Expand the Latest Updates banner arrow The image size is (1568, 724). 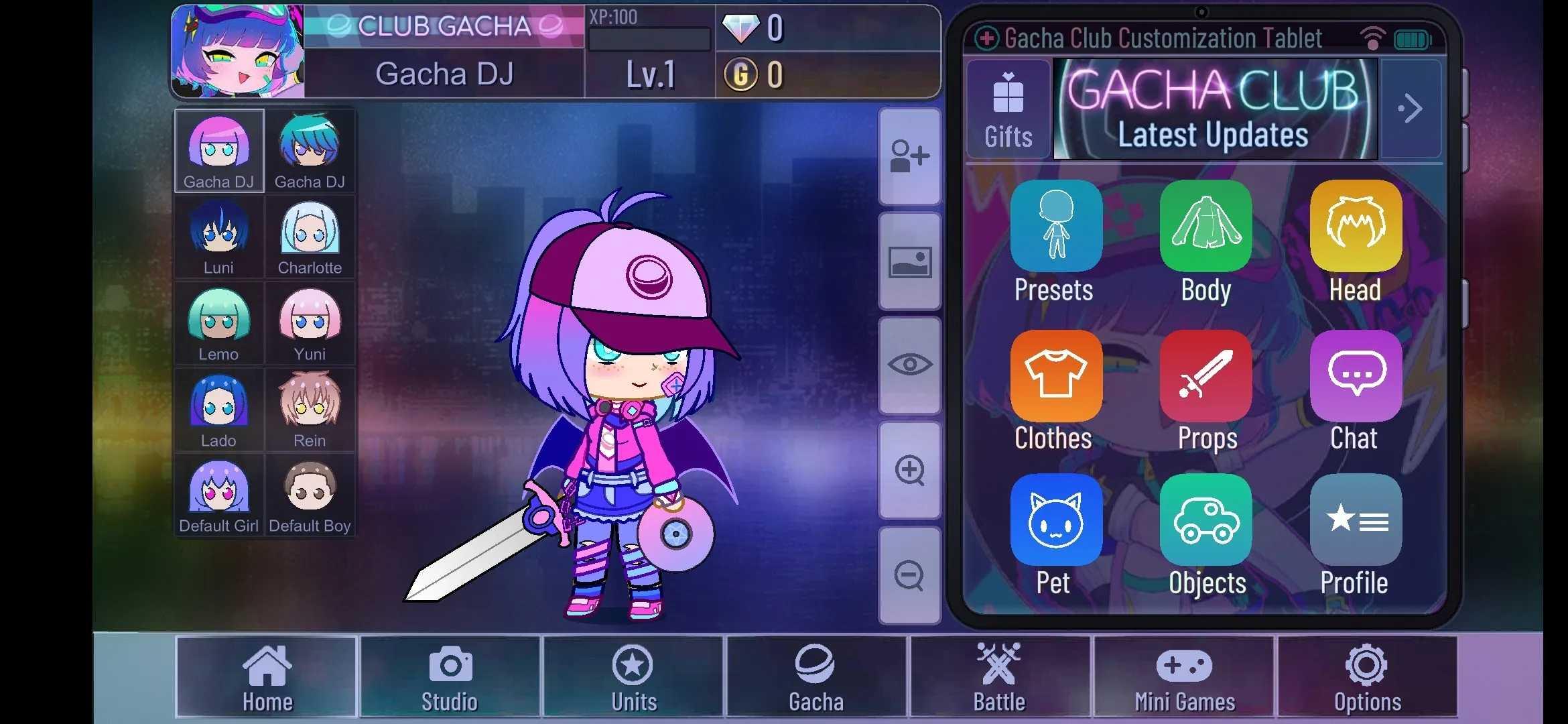pyautogui.click(x=1411, y=109)
